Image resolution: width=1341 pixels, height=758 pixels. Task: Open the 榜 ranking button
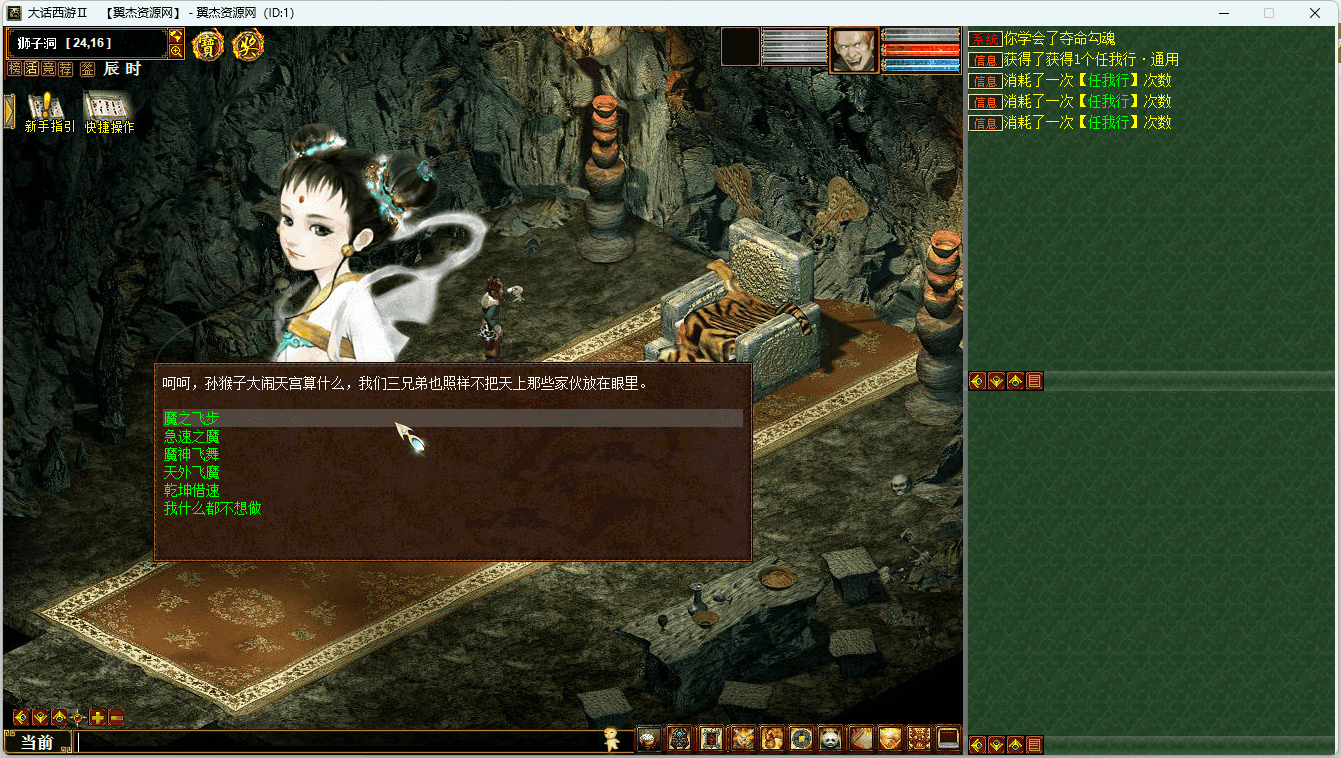click(x=14, y=69)
